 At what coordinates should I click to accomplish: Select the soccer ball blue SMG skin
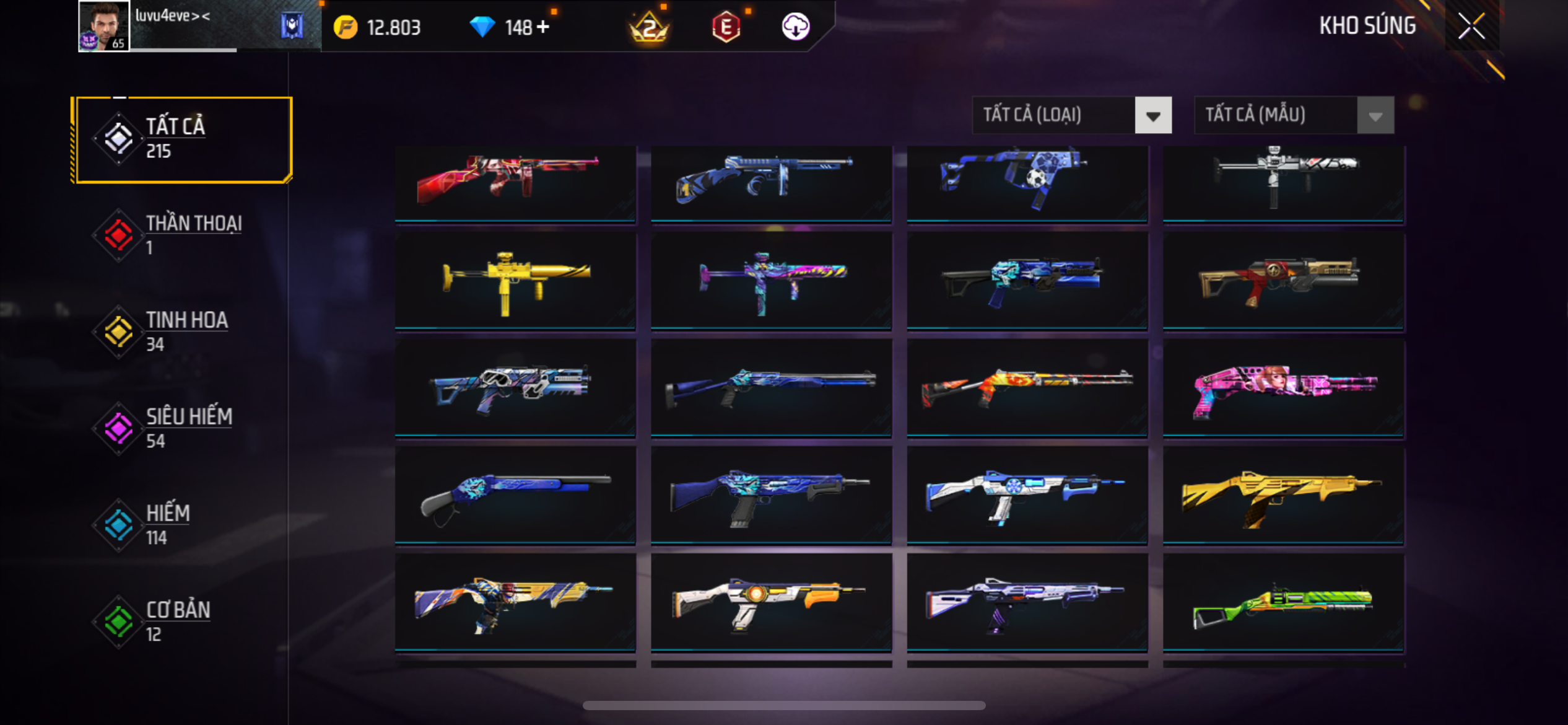tap(1027, 181)
